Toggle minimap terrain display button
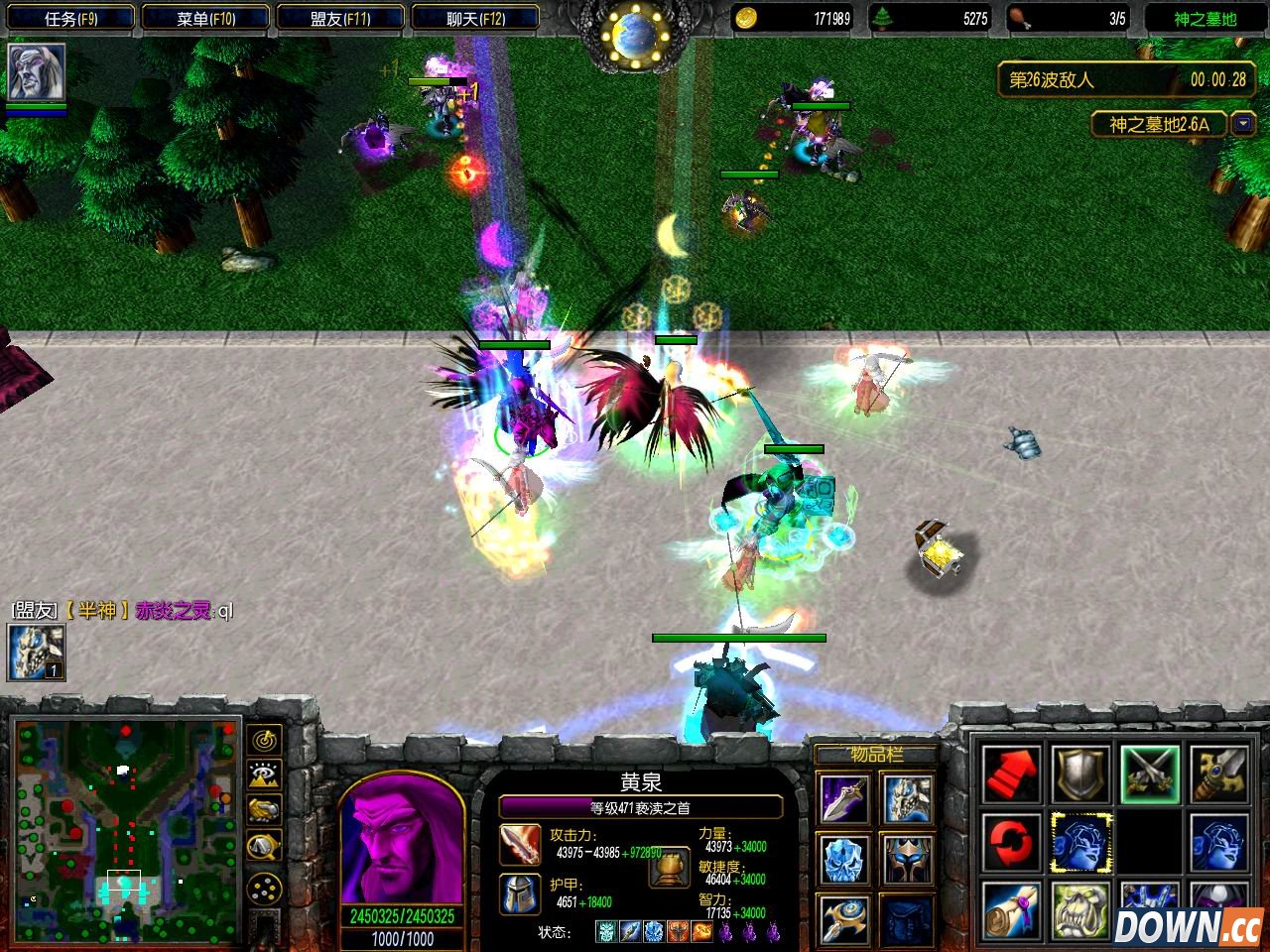Viewport: 1270px width, 952px height. pos(265,775)
